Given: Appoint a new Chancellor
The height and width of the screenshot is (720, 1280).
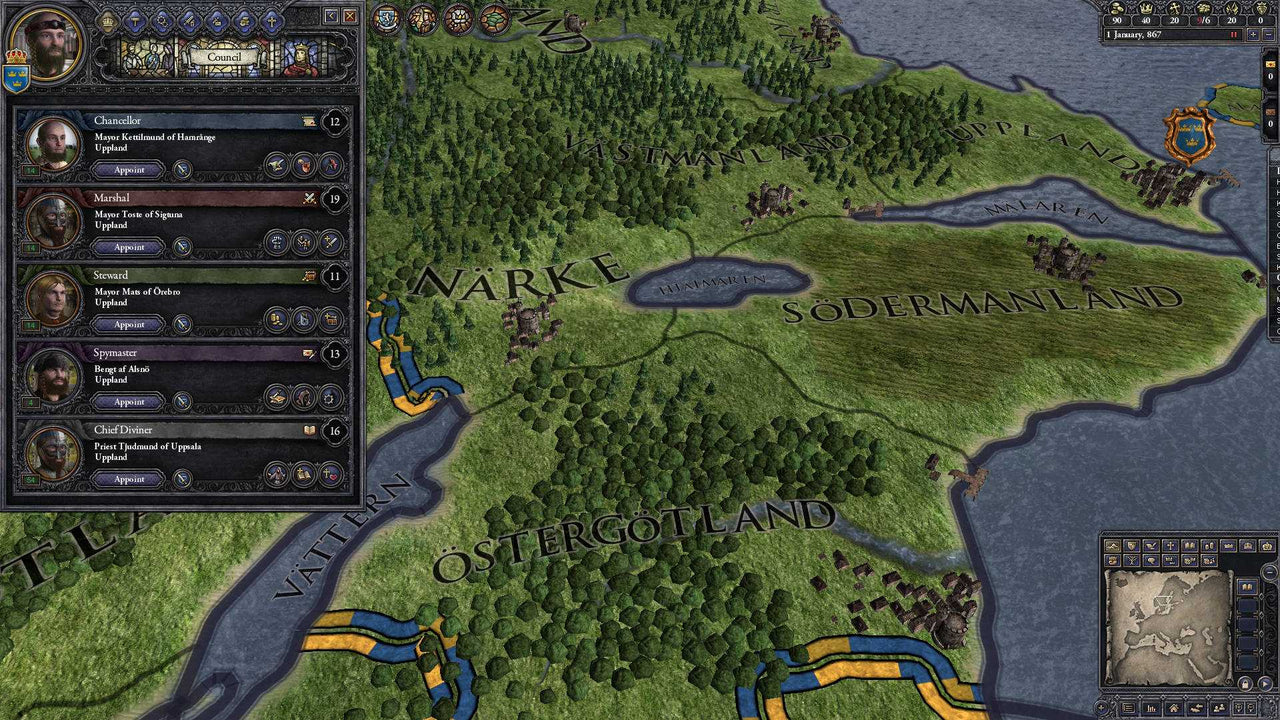Looking at the screenshot, I should [x=128, y=169].
